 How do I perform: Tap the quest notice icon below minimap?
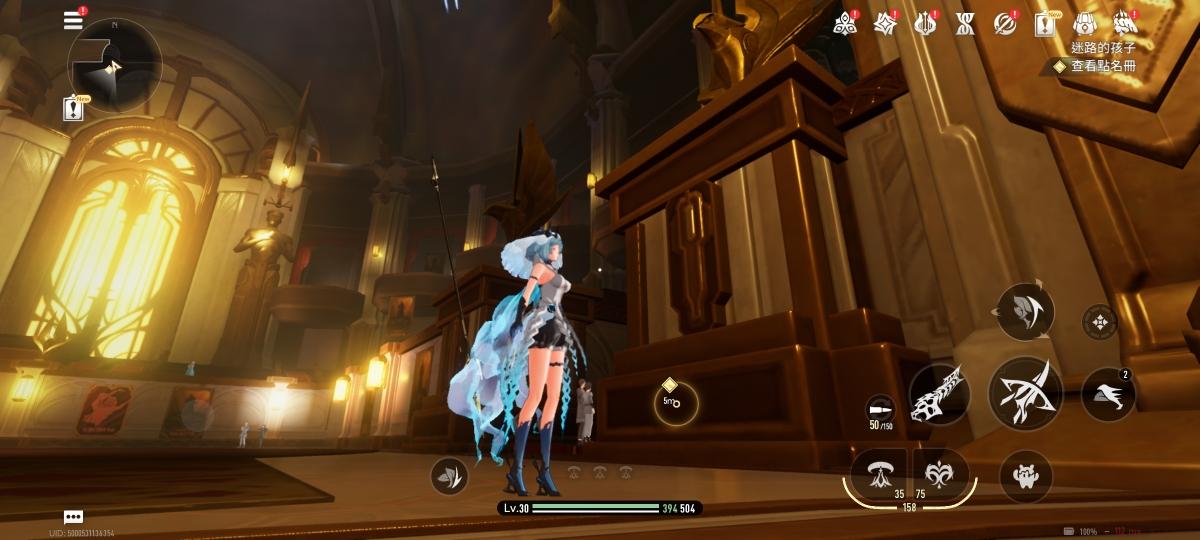tap(73, 109)
